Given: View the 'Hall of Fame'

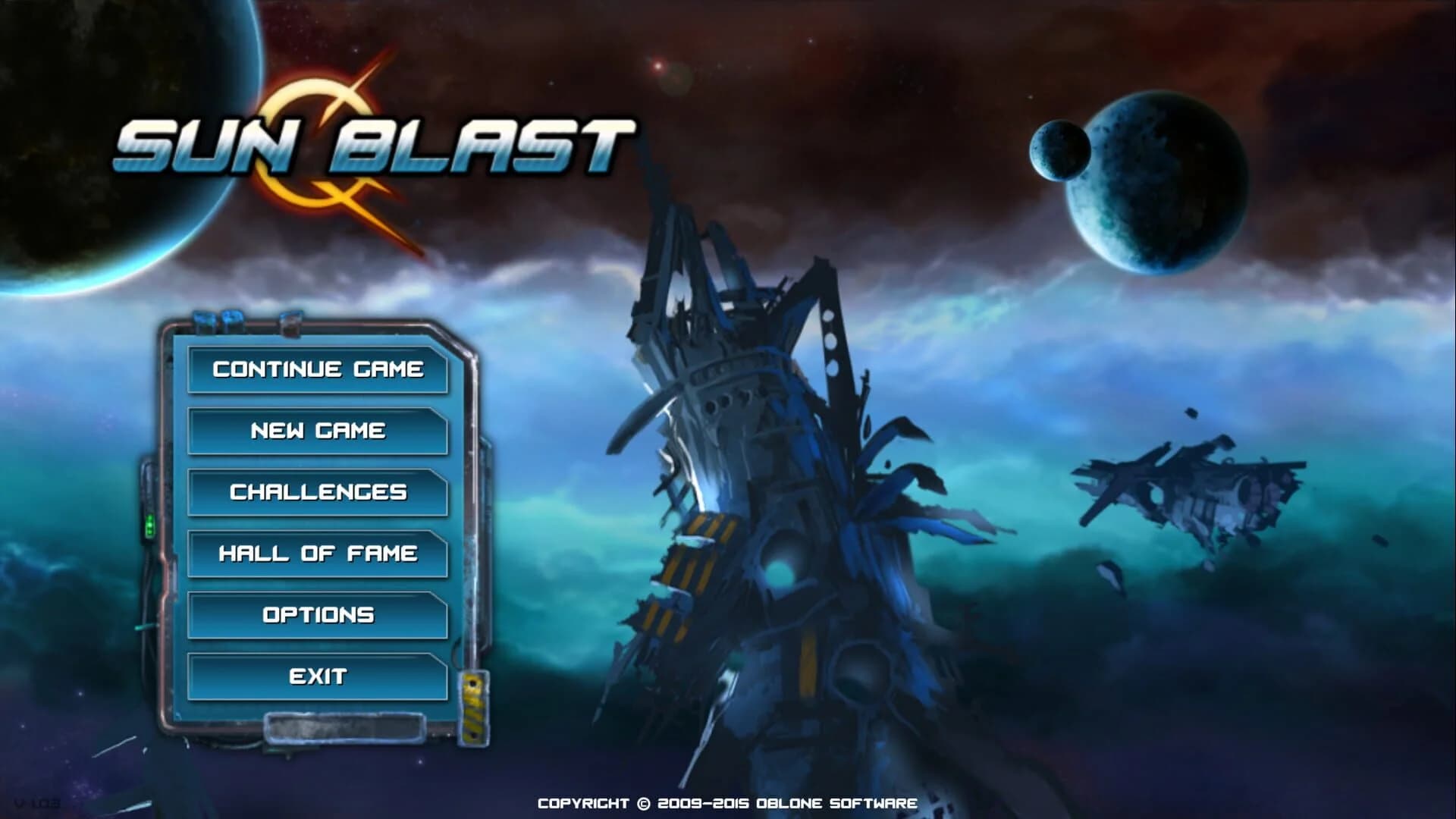Looking at the screenshot, I should (317, 554).
